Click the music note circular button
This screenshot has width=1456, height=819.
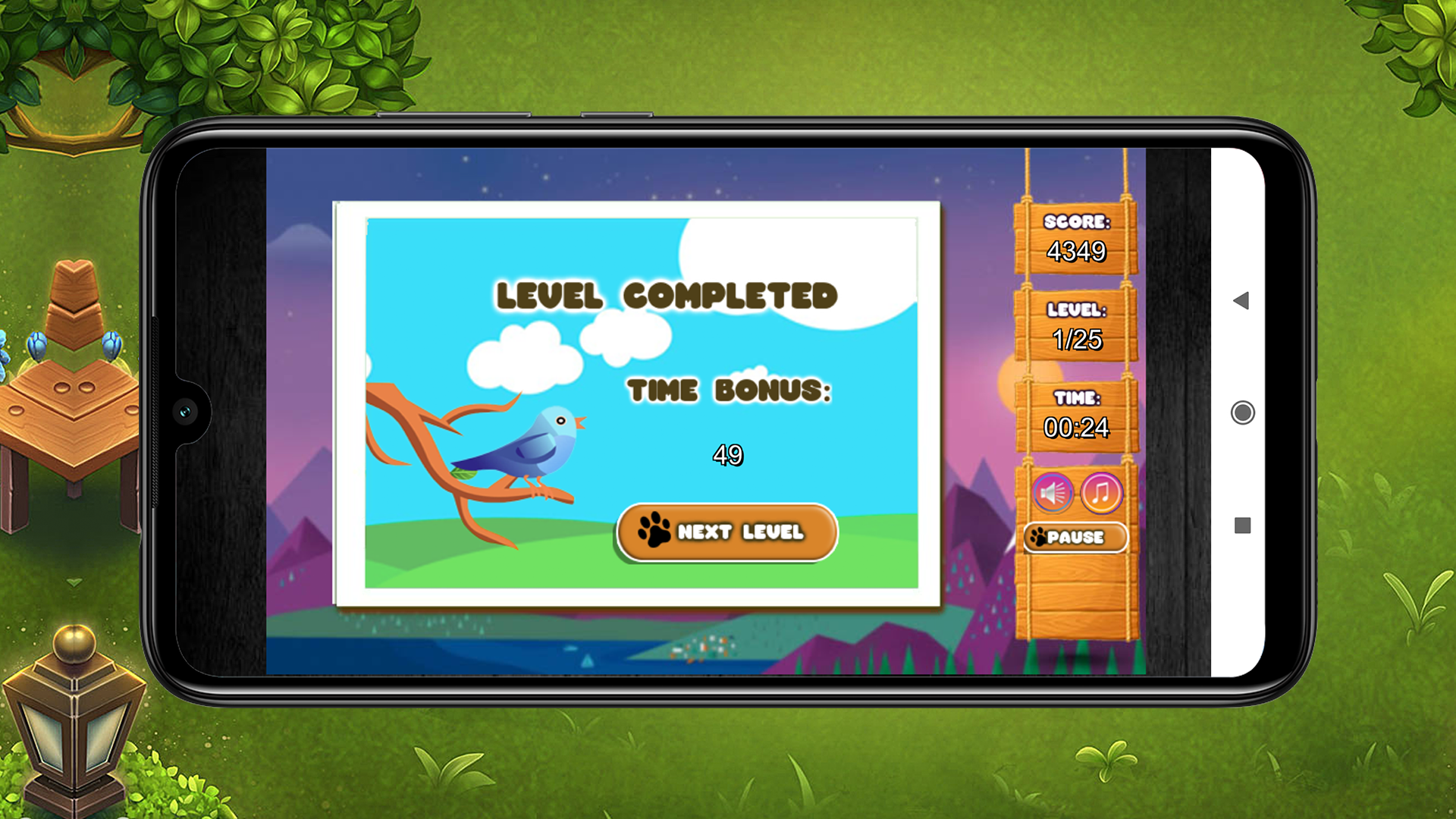pos(1102,493)
